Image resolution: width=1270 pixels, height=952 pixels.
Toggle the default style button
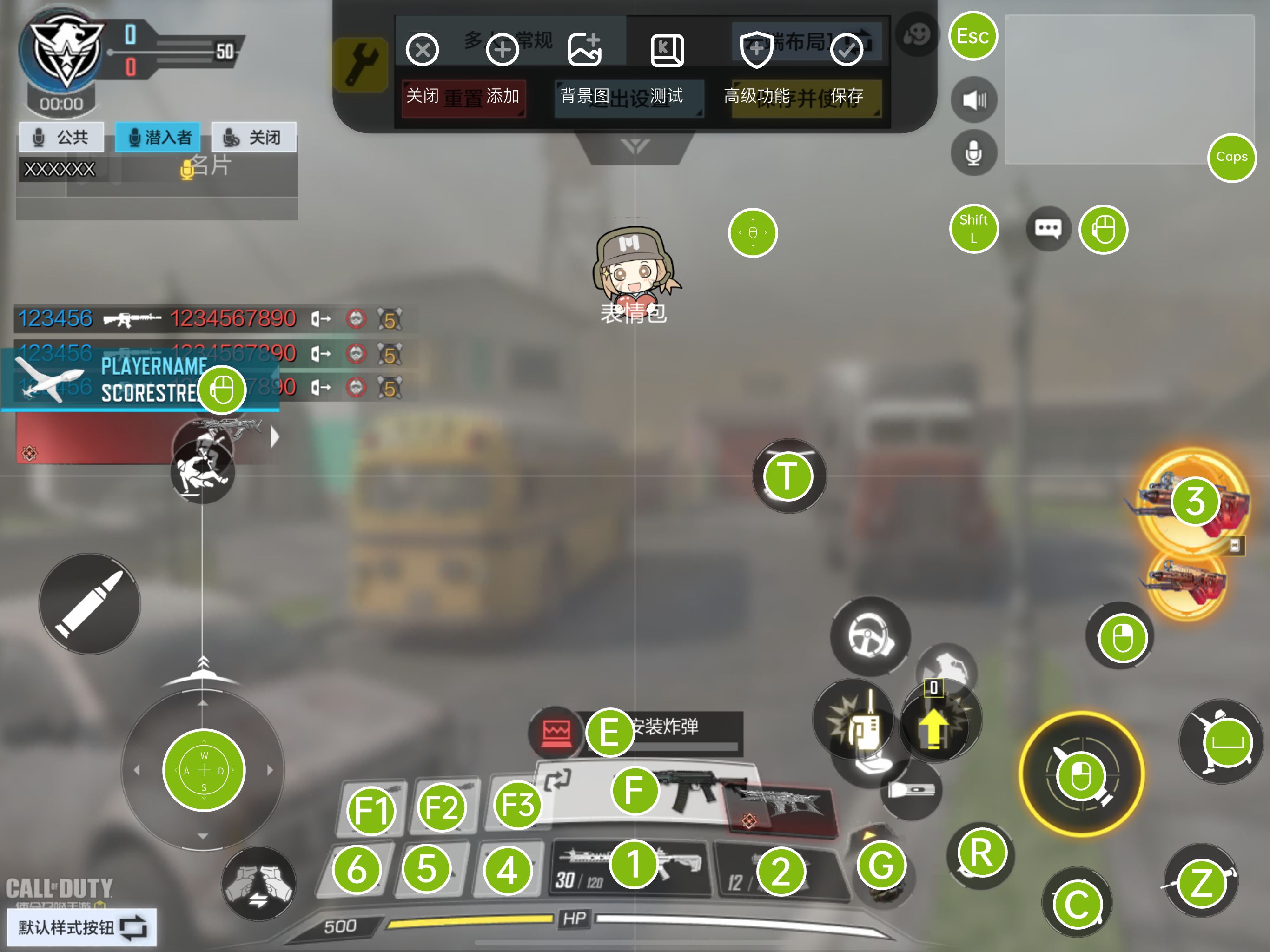tap(81, 927)
